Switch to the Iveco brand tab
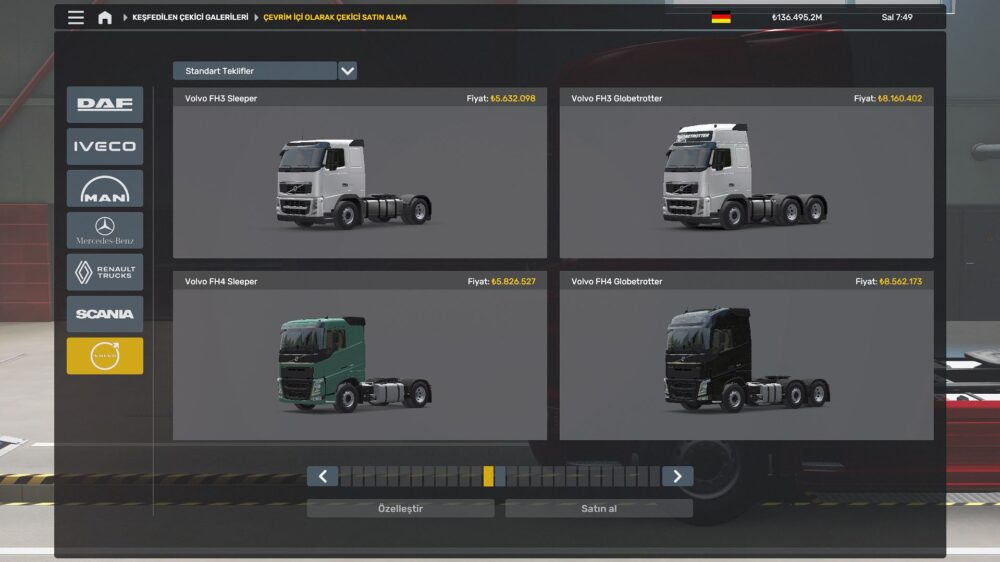1000x562 pixels. pyautogui.click(x=105, y=146)
